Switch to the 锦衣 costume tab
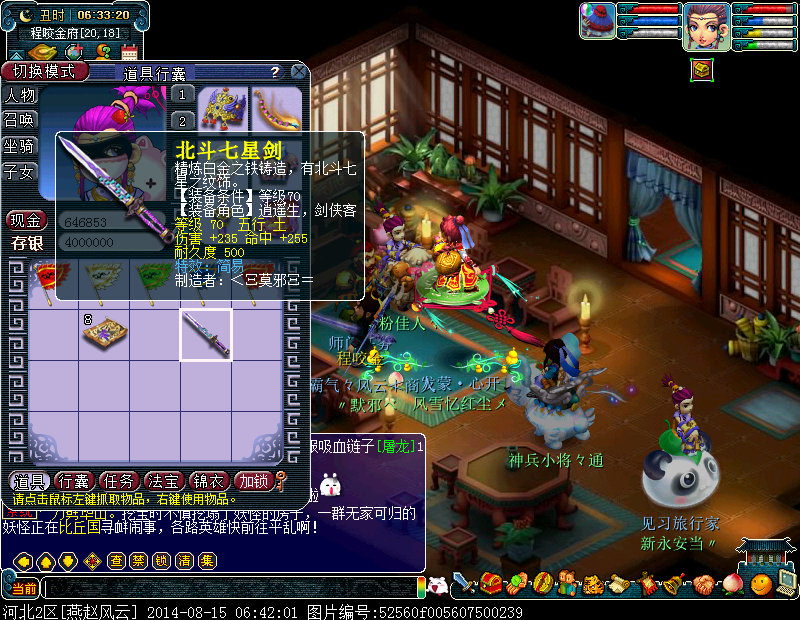 click(208, 480)
